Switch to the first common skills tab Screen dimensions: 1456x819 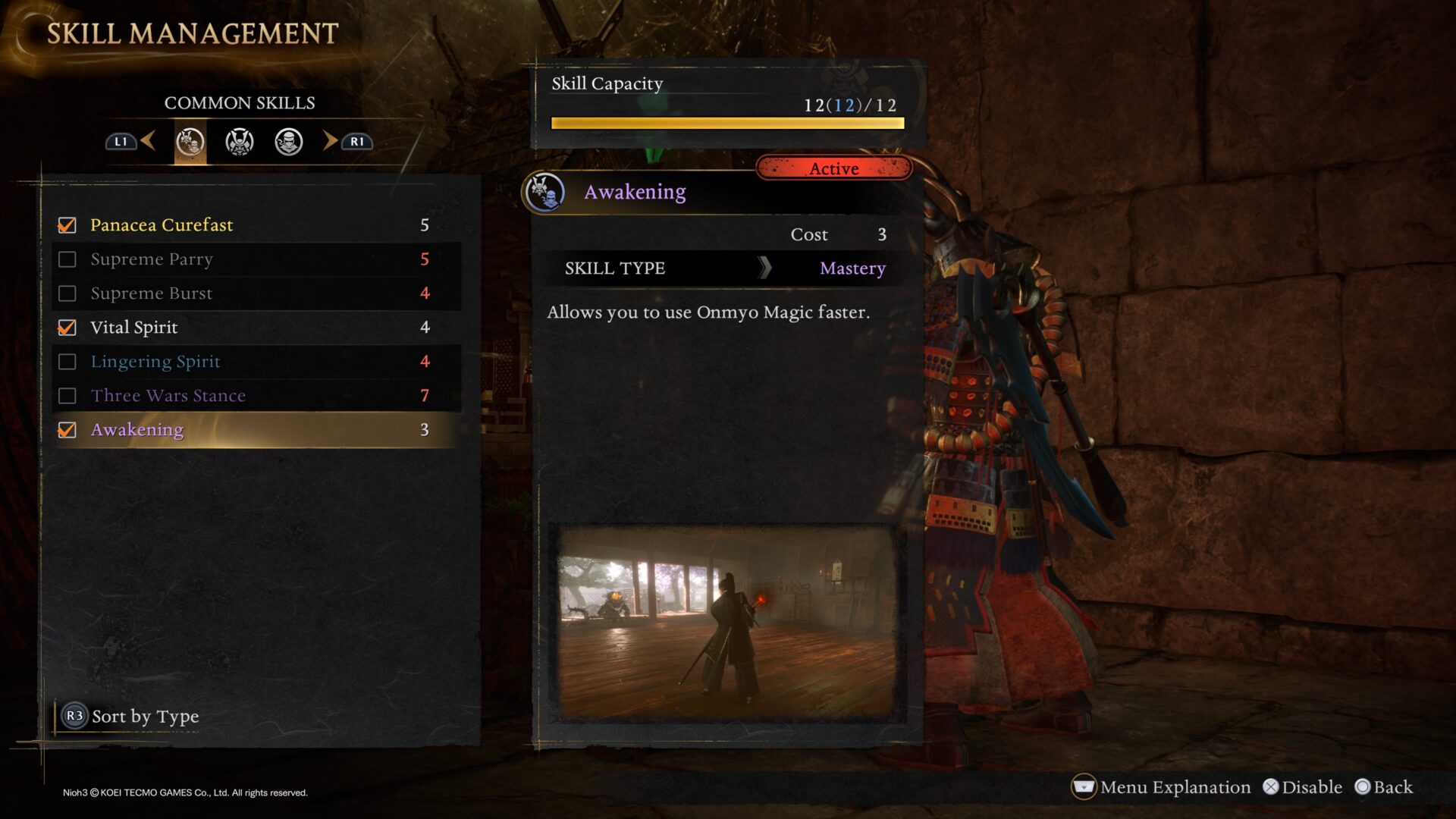[190, 142]
